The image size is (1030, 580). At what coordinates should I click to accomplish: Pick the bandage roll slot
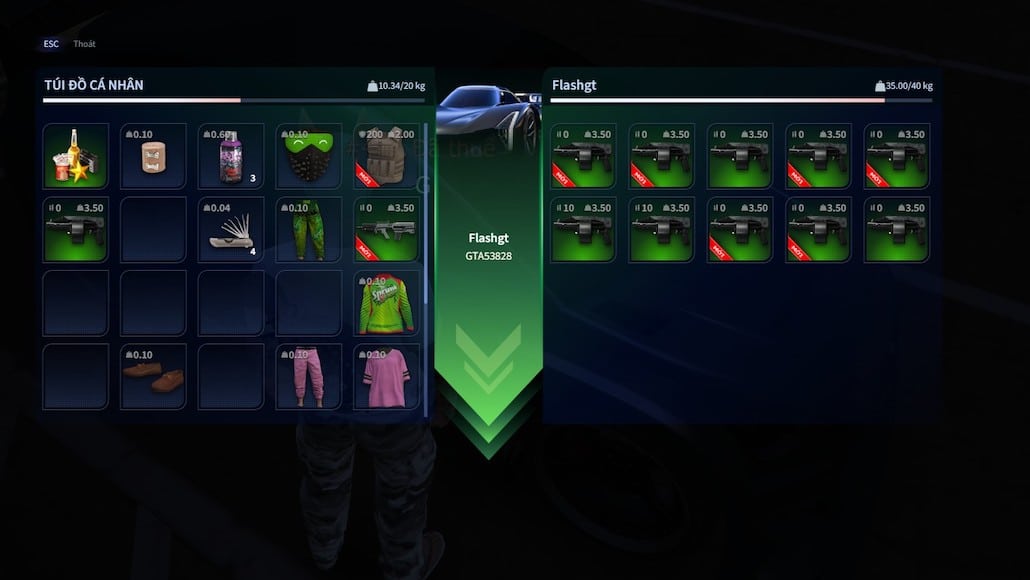pyautogui.click(x=153, y=156)
